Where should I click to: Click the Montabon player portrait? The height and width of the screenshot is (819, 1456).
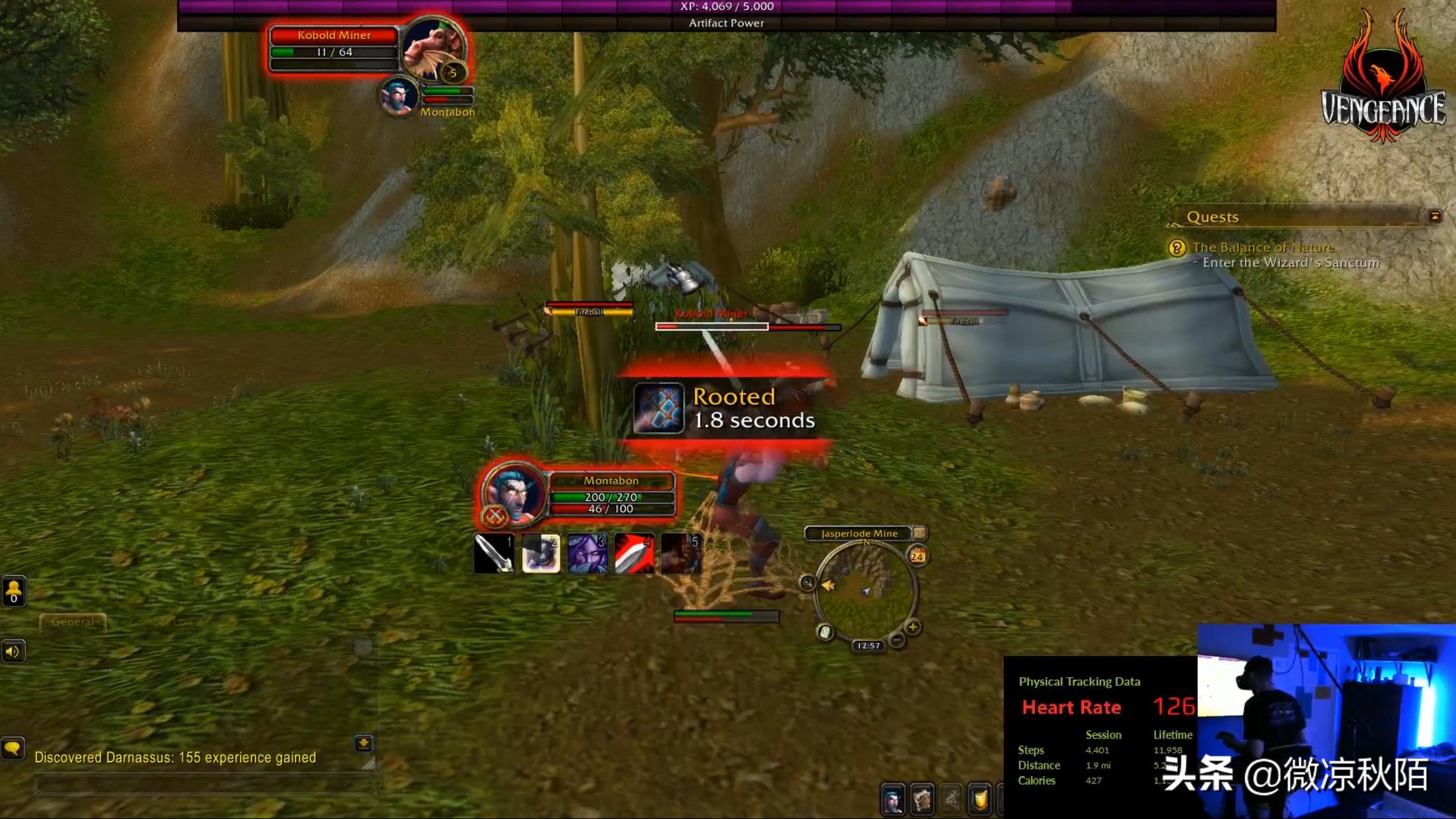point(512,492)
